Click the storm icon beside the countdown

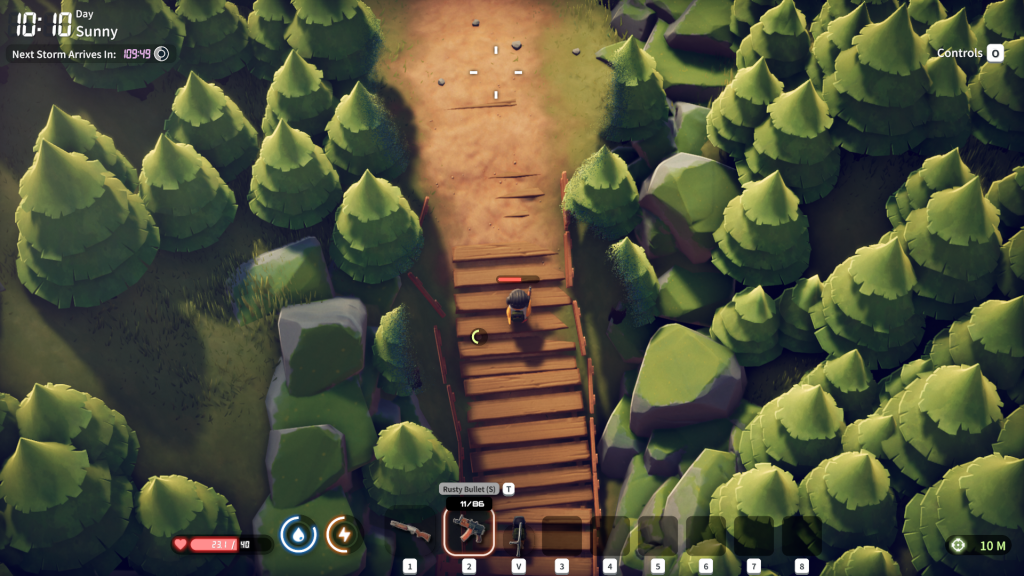click(160, 54)
